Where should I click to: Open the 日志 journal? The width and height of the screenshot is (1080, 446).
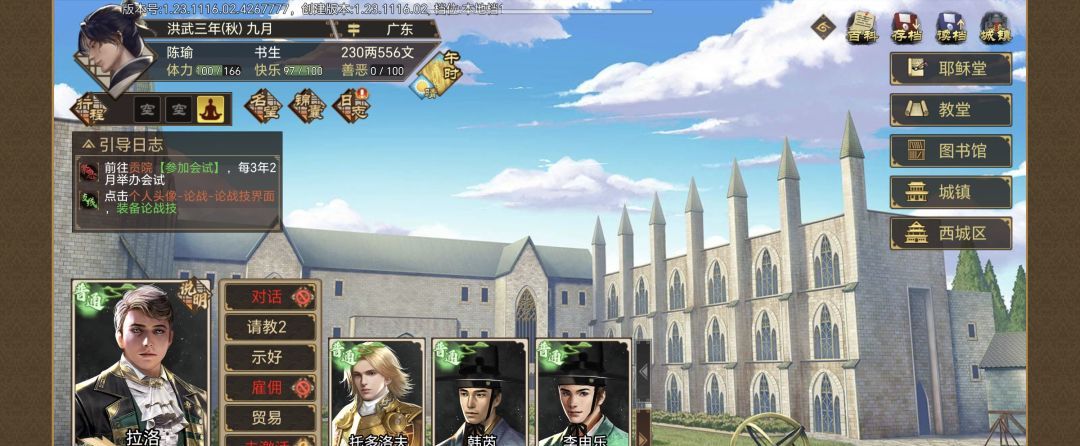(349, 105)
